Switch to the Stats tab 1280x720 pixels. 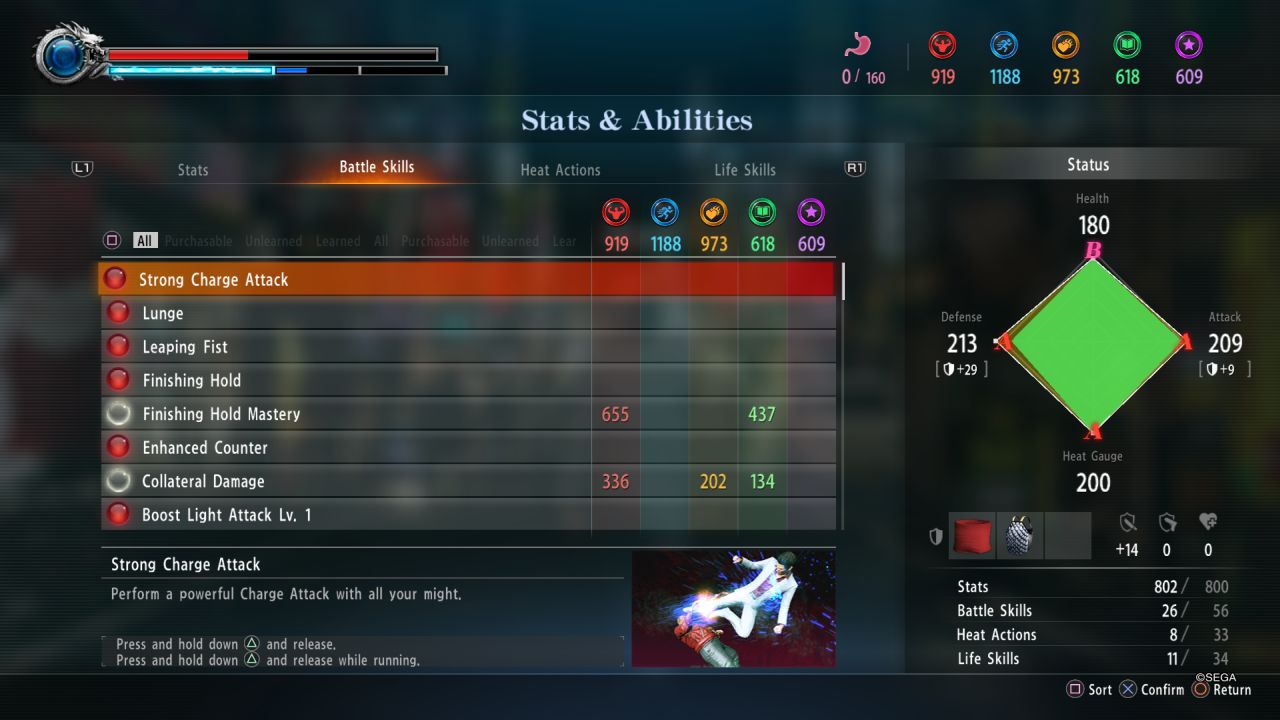(193, 170)
